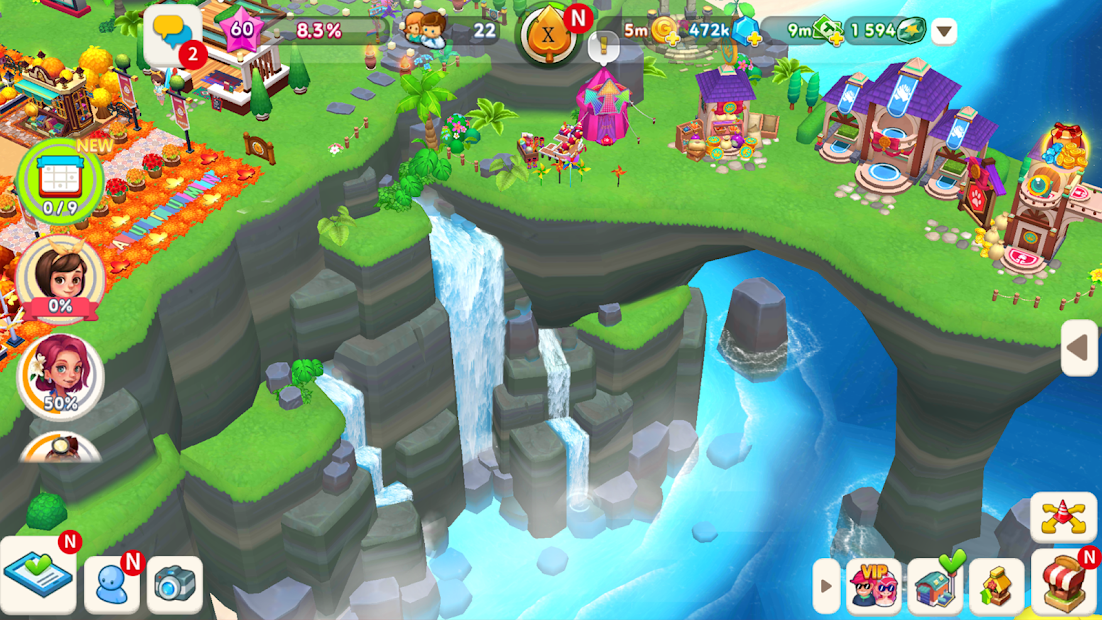Open the VIP menu
The height and width of the screenshot is (620, 1102).
(874, 585)
